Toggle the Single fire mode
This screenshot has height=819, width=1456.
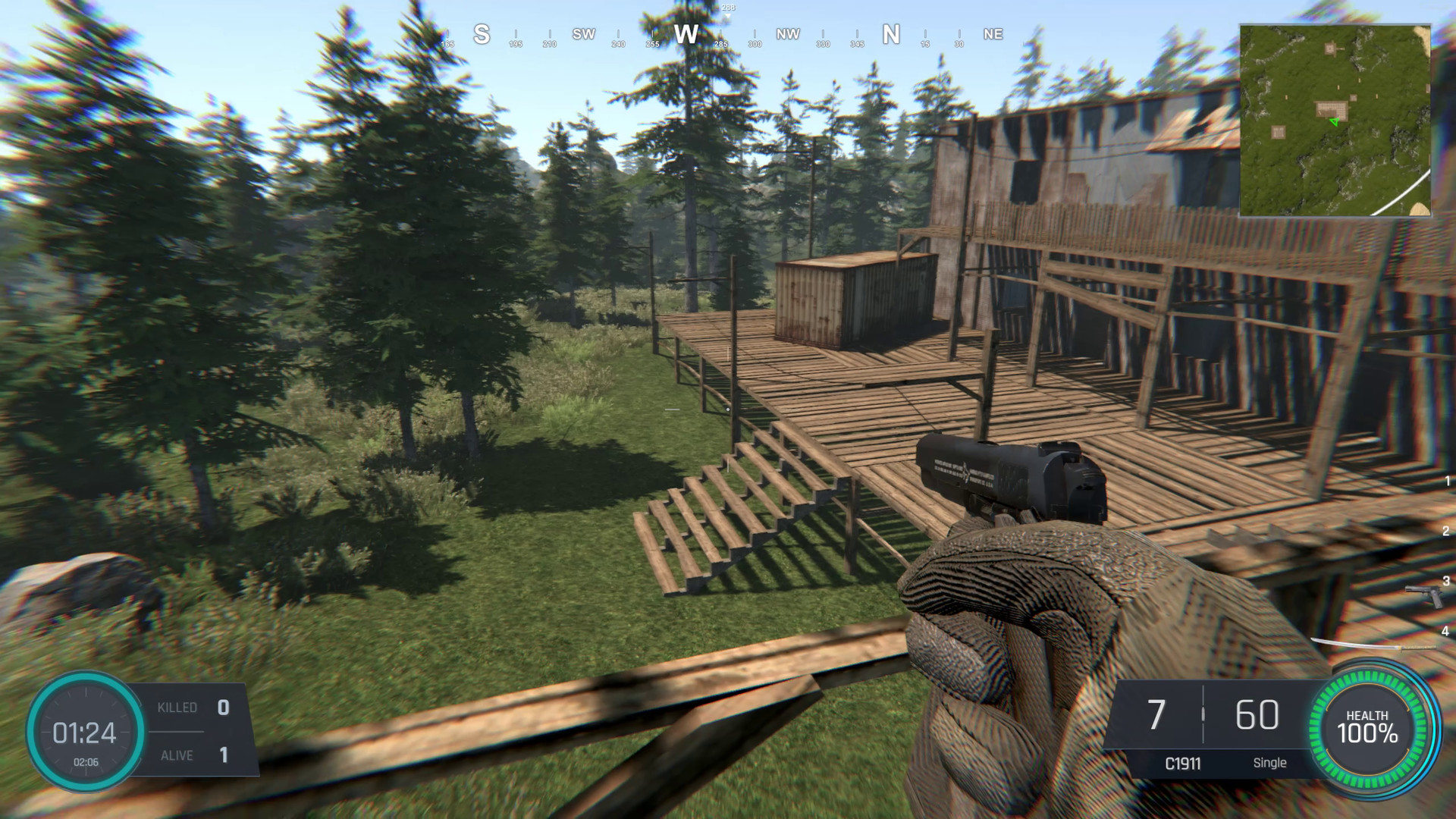1270,763
